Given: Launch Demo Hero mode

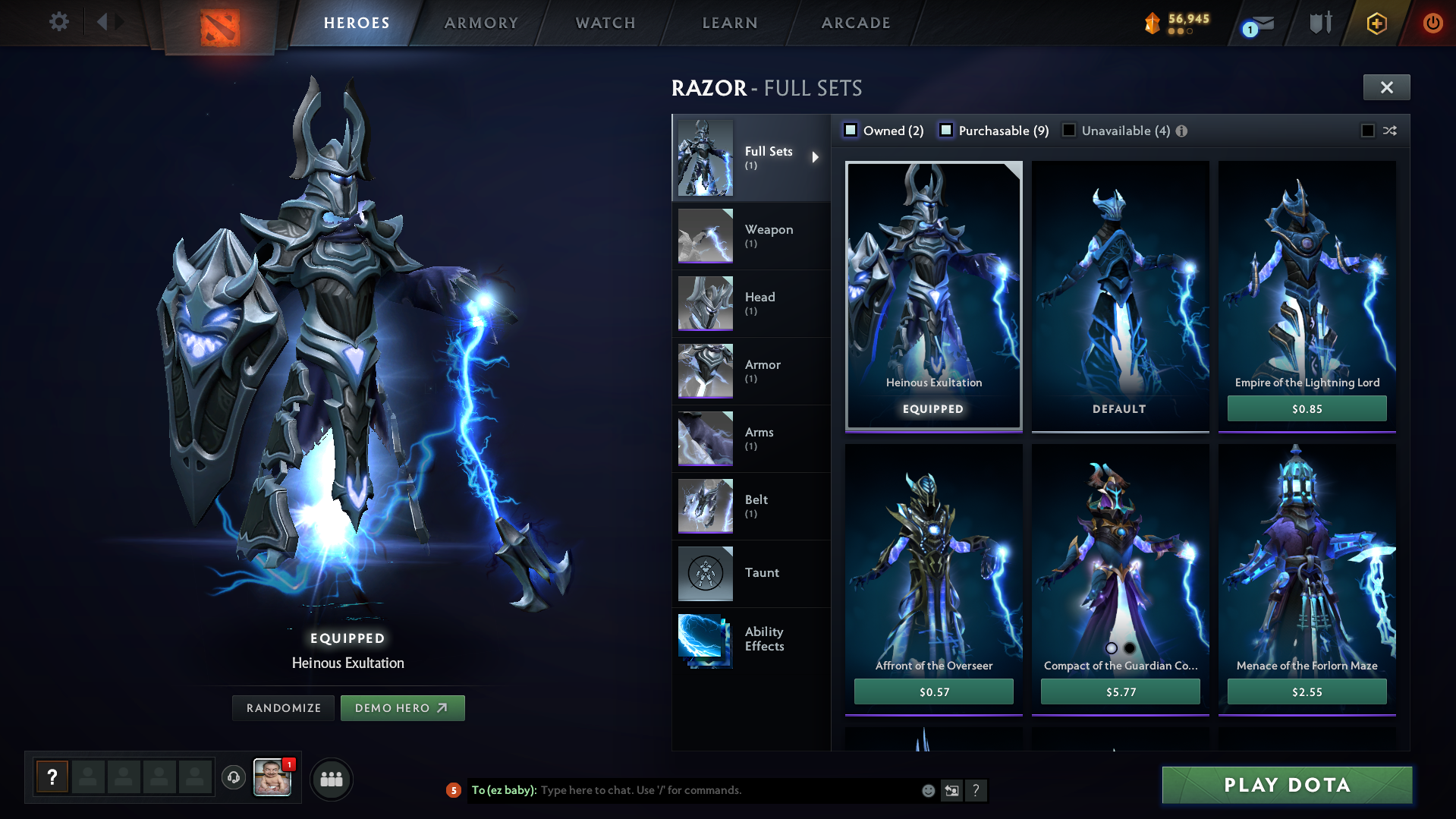Looking at the screenshot, I should pyautogui.click(x=402, y=708).
